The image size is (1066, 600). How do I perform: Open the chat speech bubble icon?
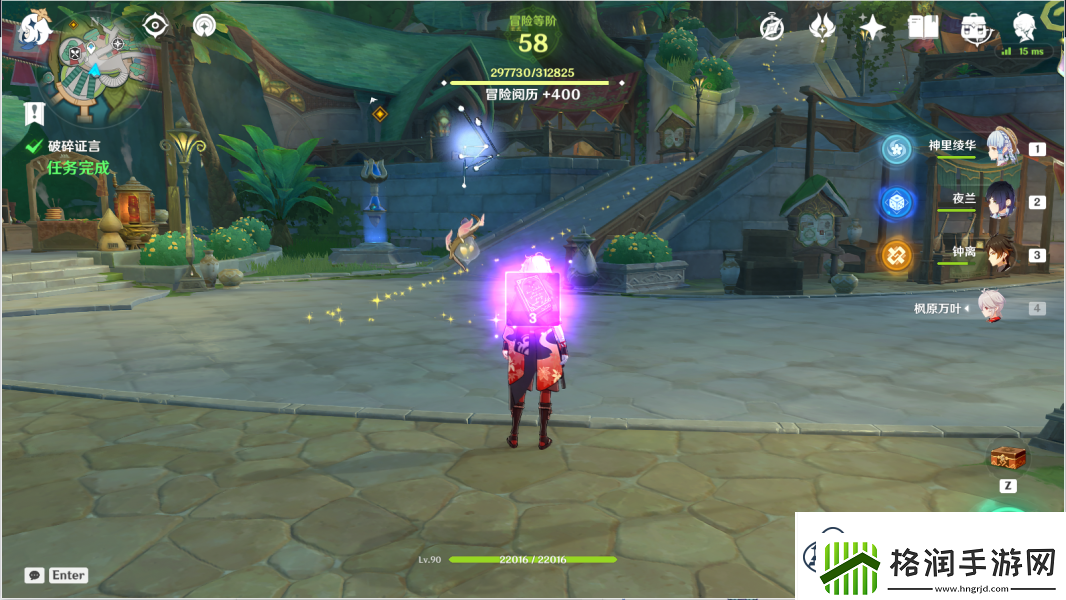(x=35, y=575)
